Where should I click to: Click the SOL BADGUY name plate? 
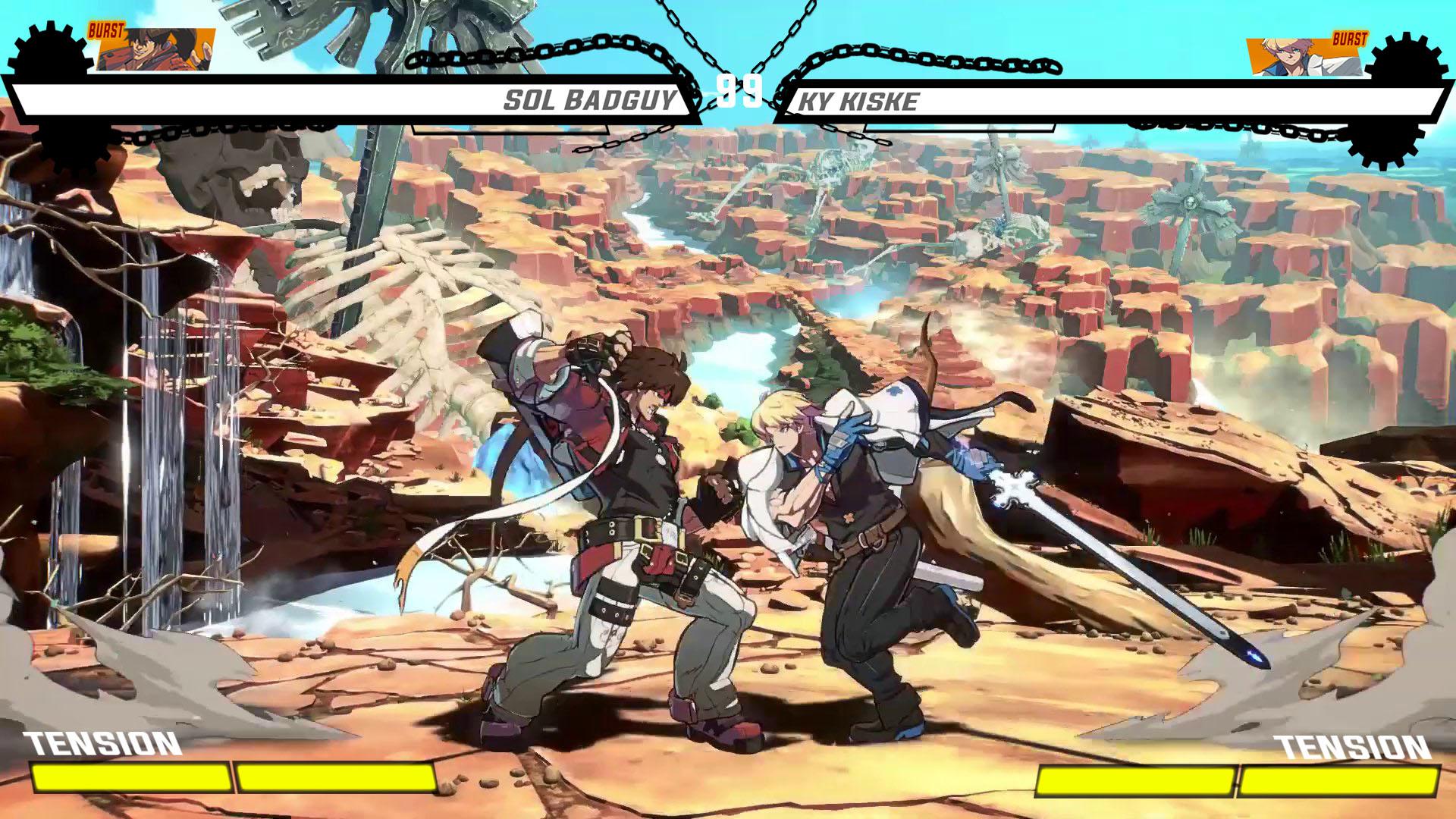pos(591,99)
